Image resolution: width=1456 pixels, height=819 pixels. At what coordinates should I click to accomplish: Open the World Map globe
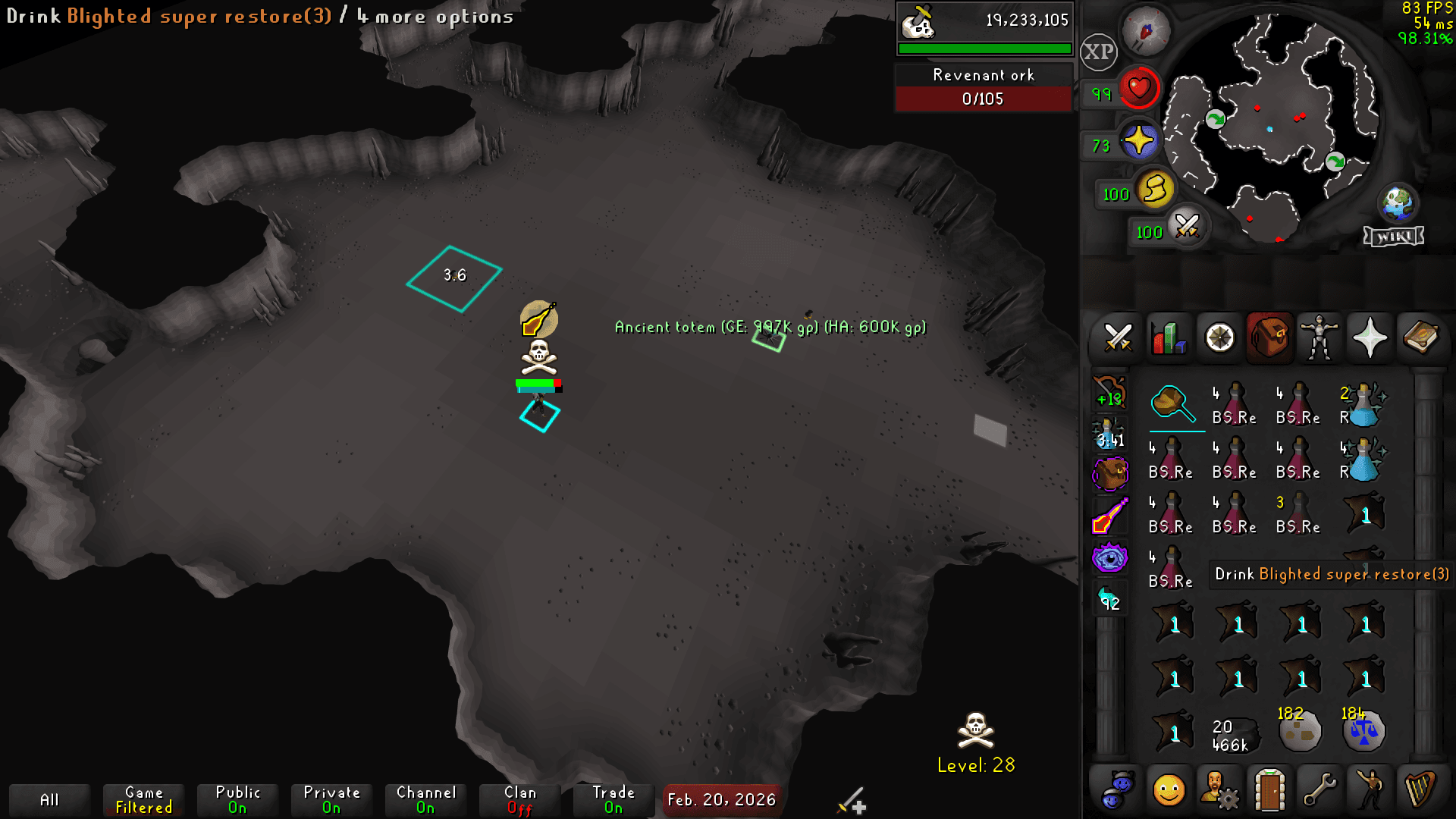1399,202
